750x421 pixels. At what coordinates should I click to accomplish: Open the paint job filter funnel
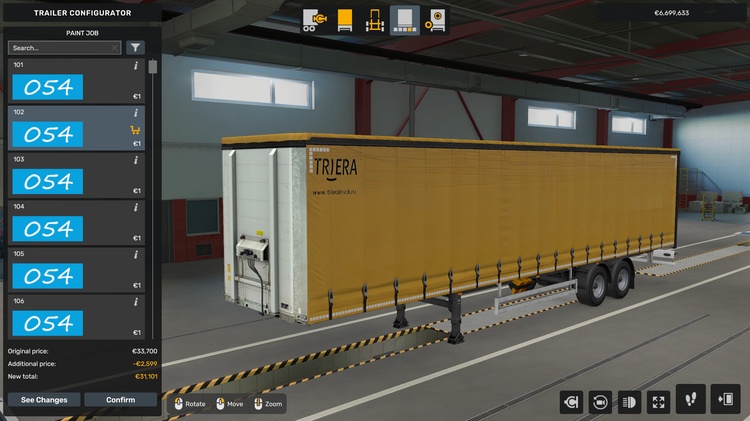(135, 47)
